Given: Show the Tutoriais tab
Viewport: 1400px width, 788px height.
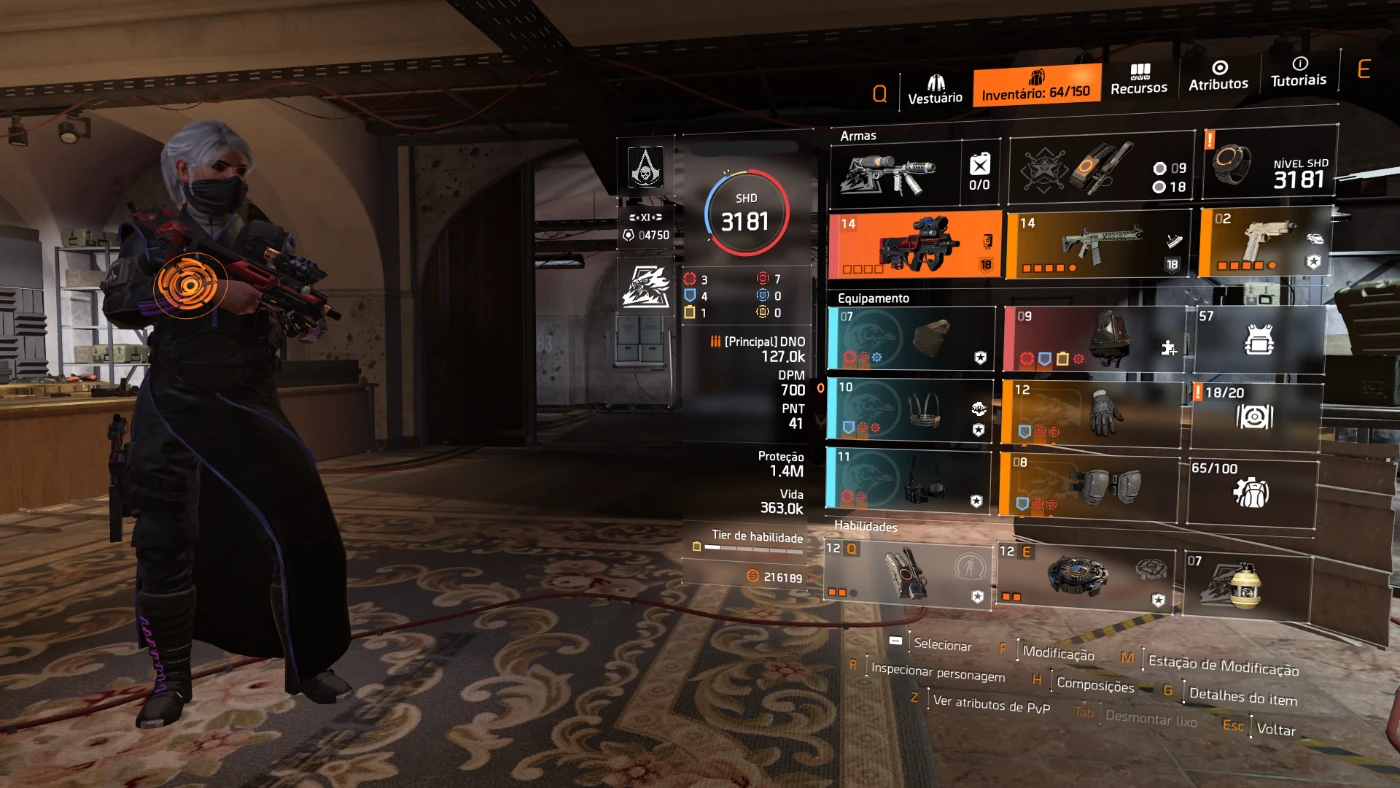Looking at the screenshot, I should (1298, 72).
